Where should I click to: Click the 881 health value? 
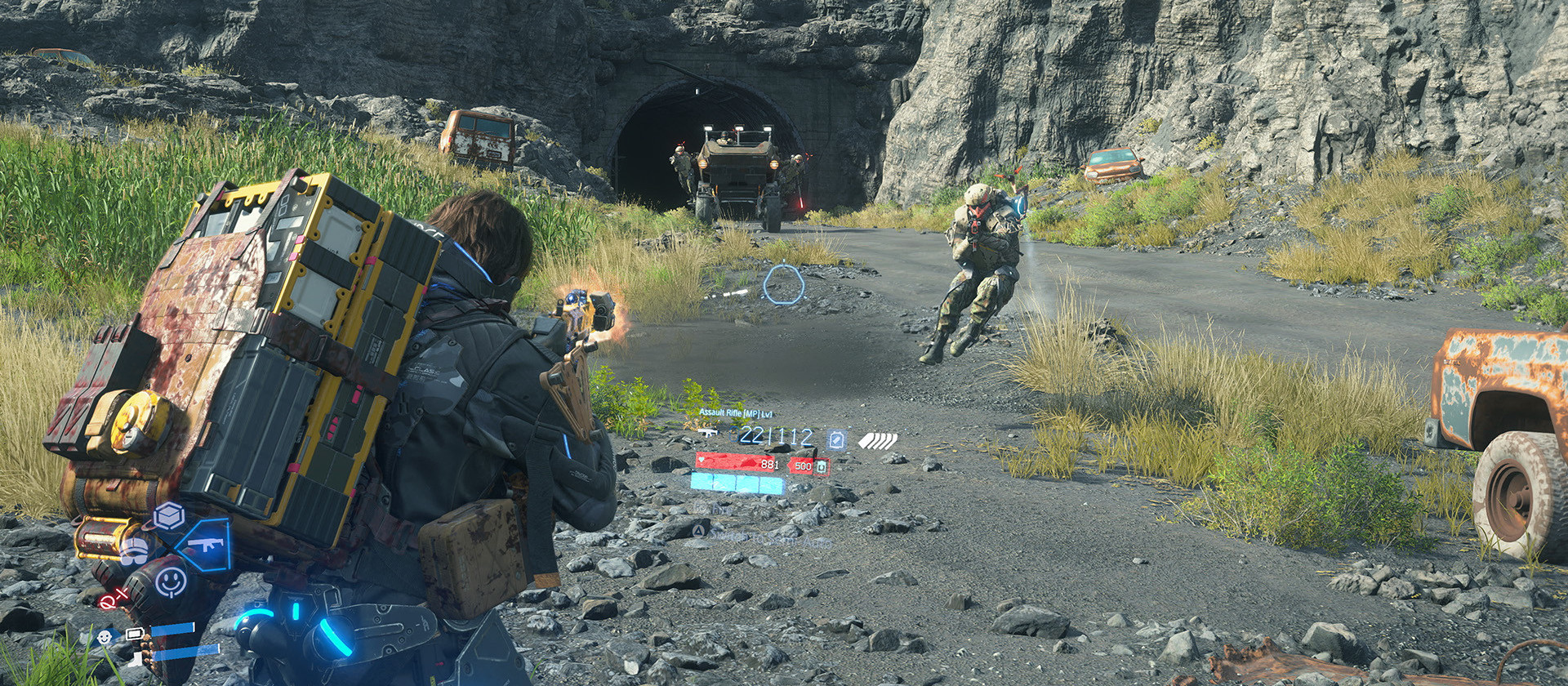[769, 465]
